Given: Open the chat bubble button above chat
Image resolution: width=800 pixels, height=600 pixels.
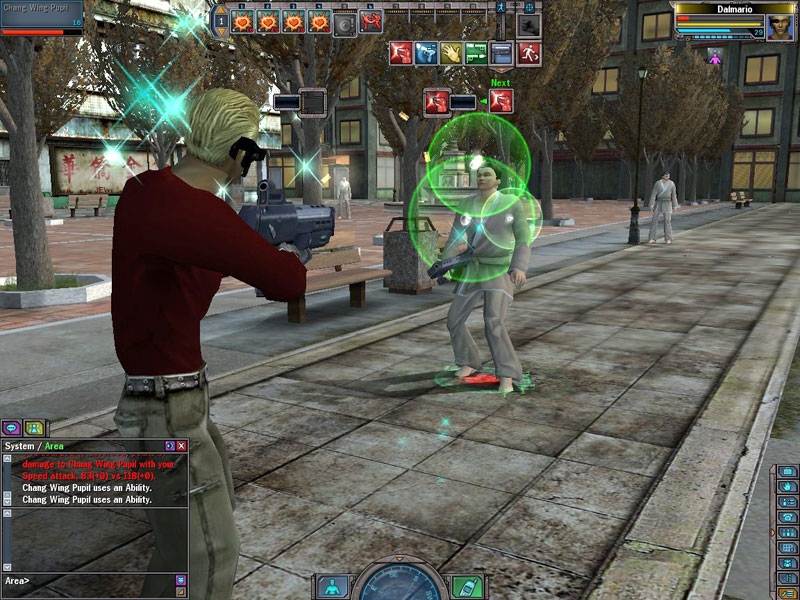Looking at the screenshot, I should coord(12,428).
